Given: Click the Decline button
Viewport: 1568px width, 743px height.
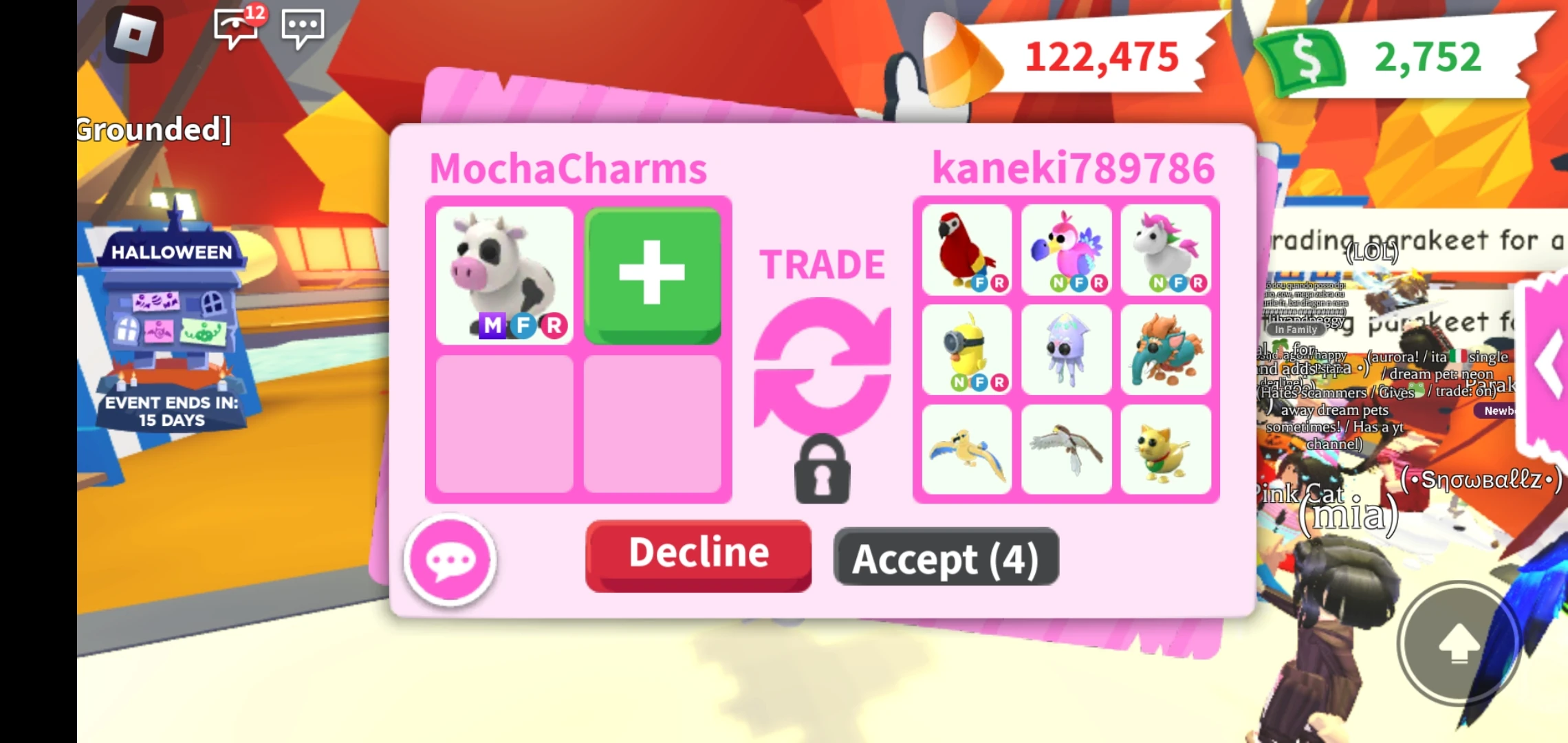Looking at the screenshot, I should (x=697, y=554).
